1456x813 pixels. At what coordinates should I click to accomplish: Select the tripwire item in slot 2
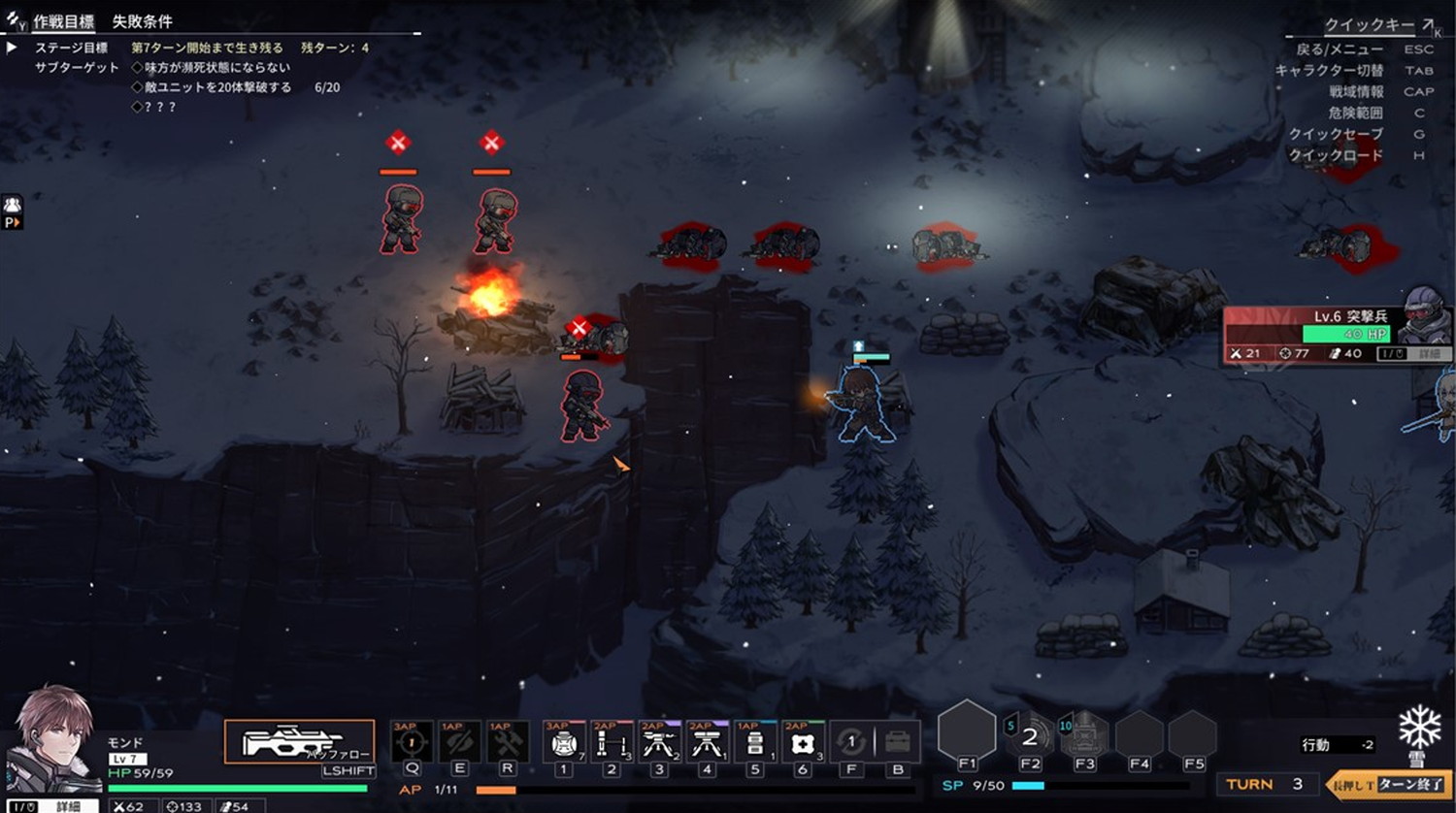(612, 743)
